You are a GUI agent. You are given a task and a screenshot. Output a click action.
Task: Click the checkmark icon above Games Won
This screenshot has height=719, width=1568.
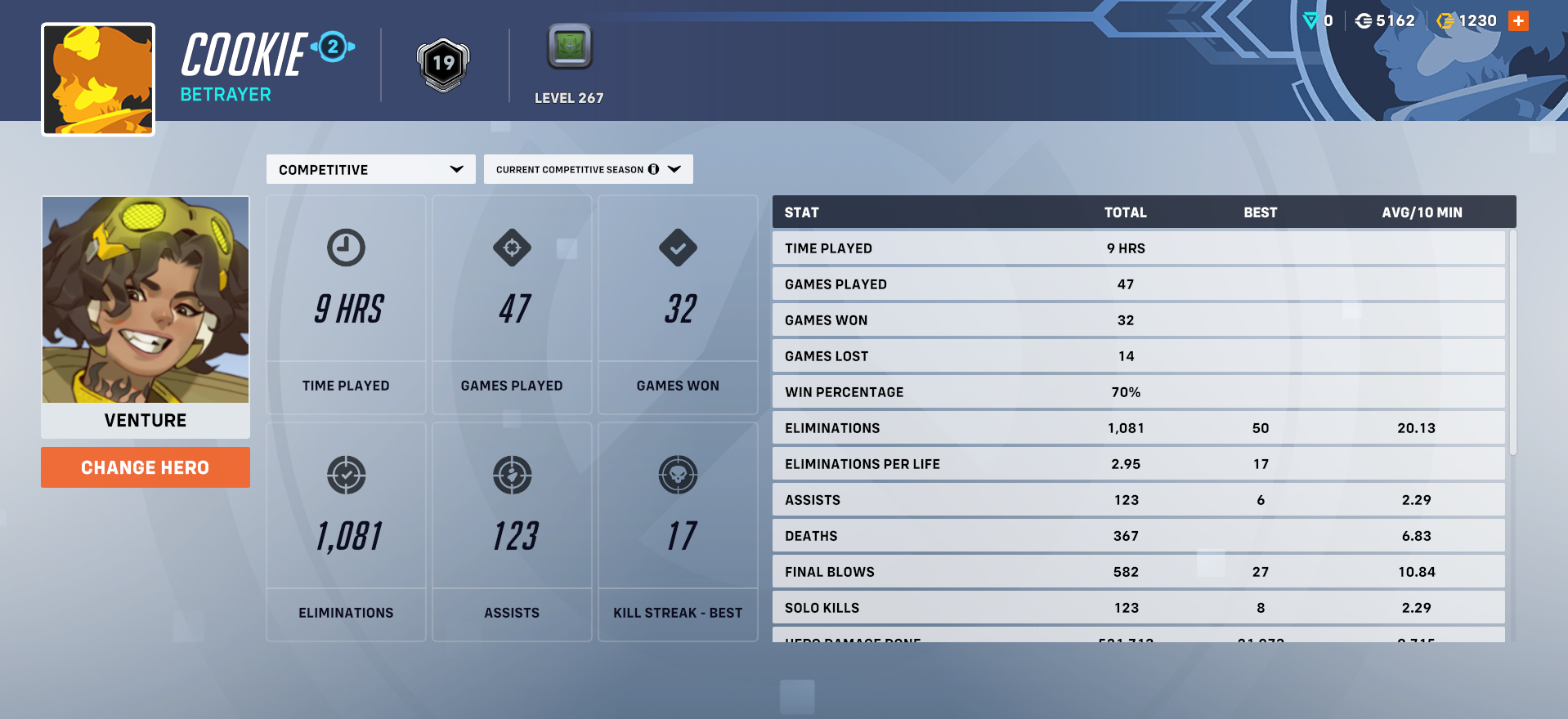click(x=678, y=248)
